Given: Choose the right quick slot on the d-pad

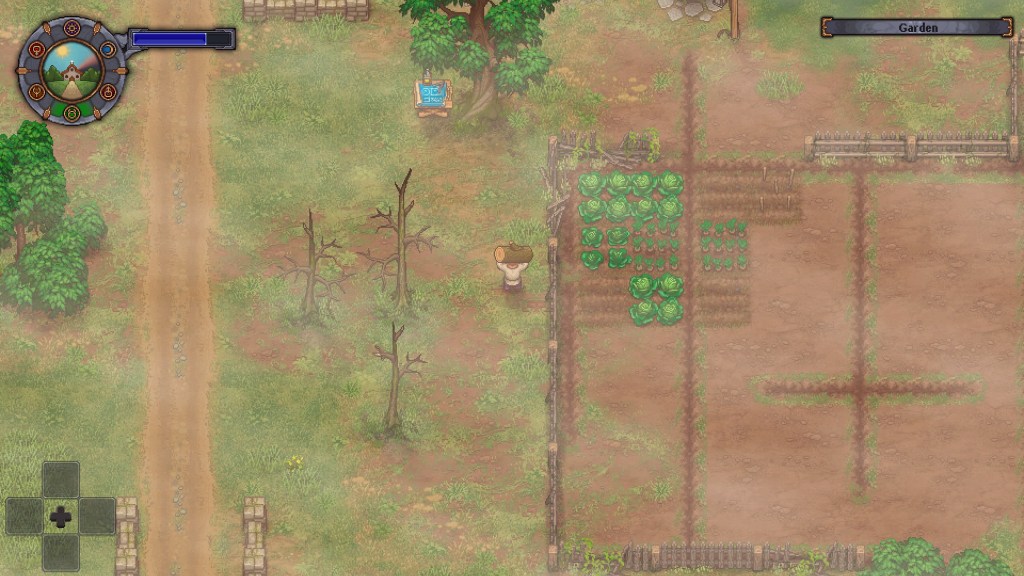Looking at the screenshot, I should click(97, 516).
